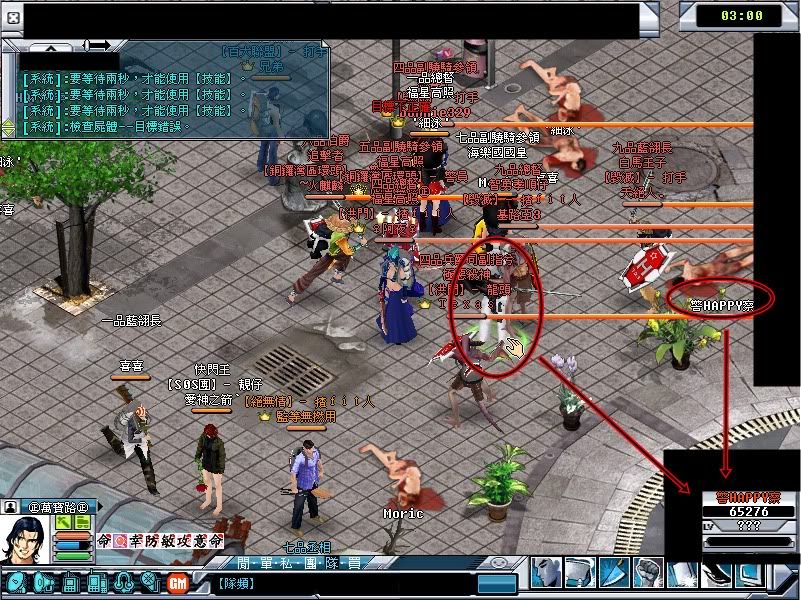
Task: Open the face portrait icon in the bottom bar
Action: (547, 573)
